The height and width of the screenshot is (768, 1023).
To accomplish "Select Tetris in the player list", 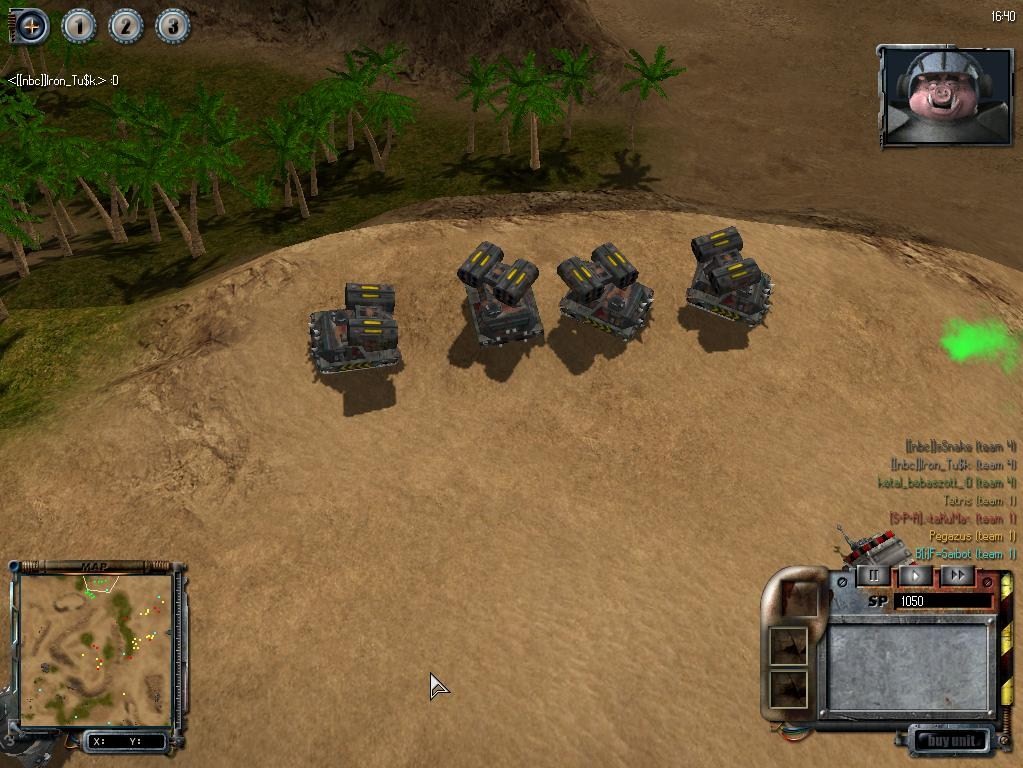I will coord(979,501).
